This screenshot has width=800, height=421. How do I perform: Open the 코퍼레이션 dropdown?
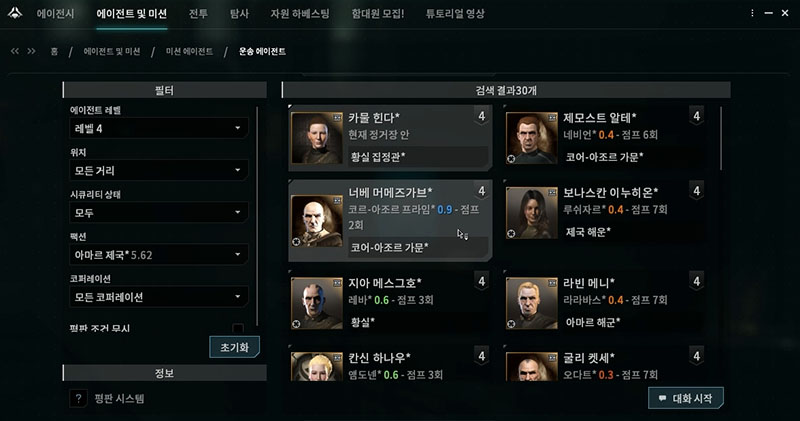158,298
